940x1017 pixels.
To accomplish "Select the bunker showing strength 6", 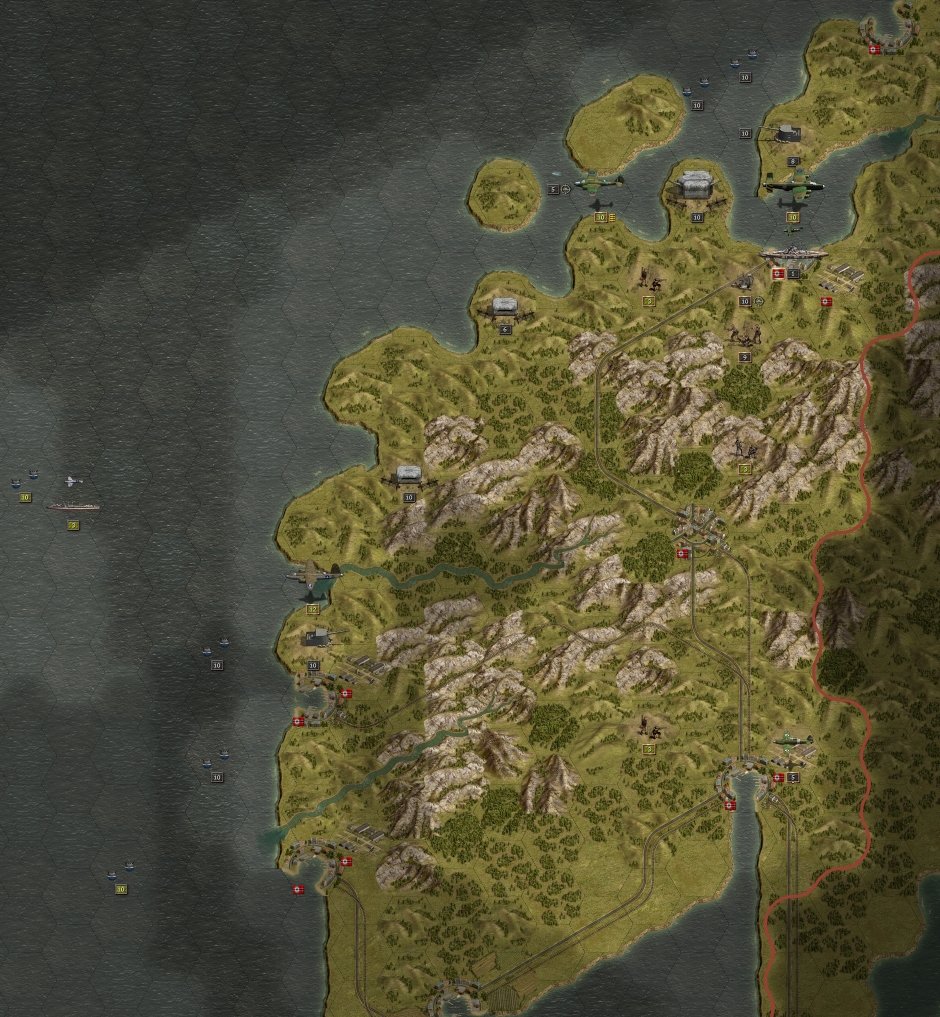I will point(505,309).
